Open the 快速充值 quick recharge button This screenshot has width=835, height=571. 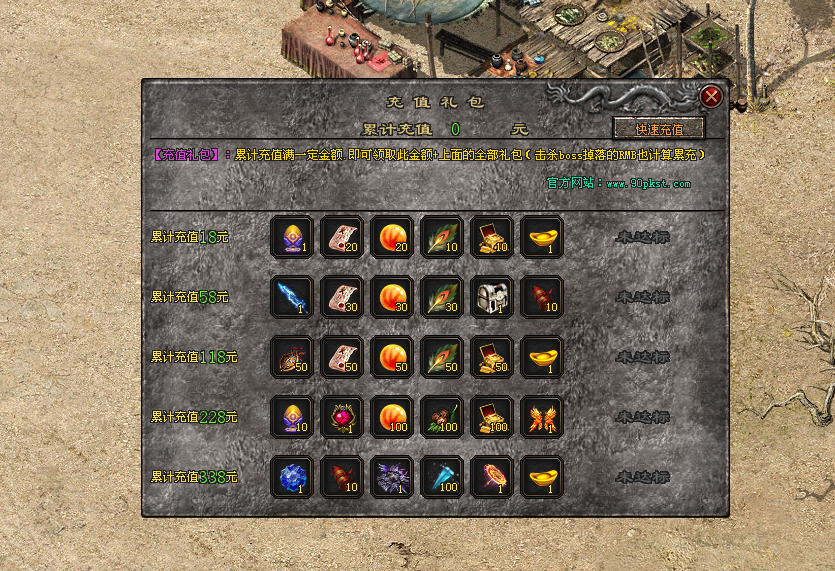pos(659,129)
